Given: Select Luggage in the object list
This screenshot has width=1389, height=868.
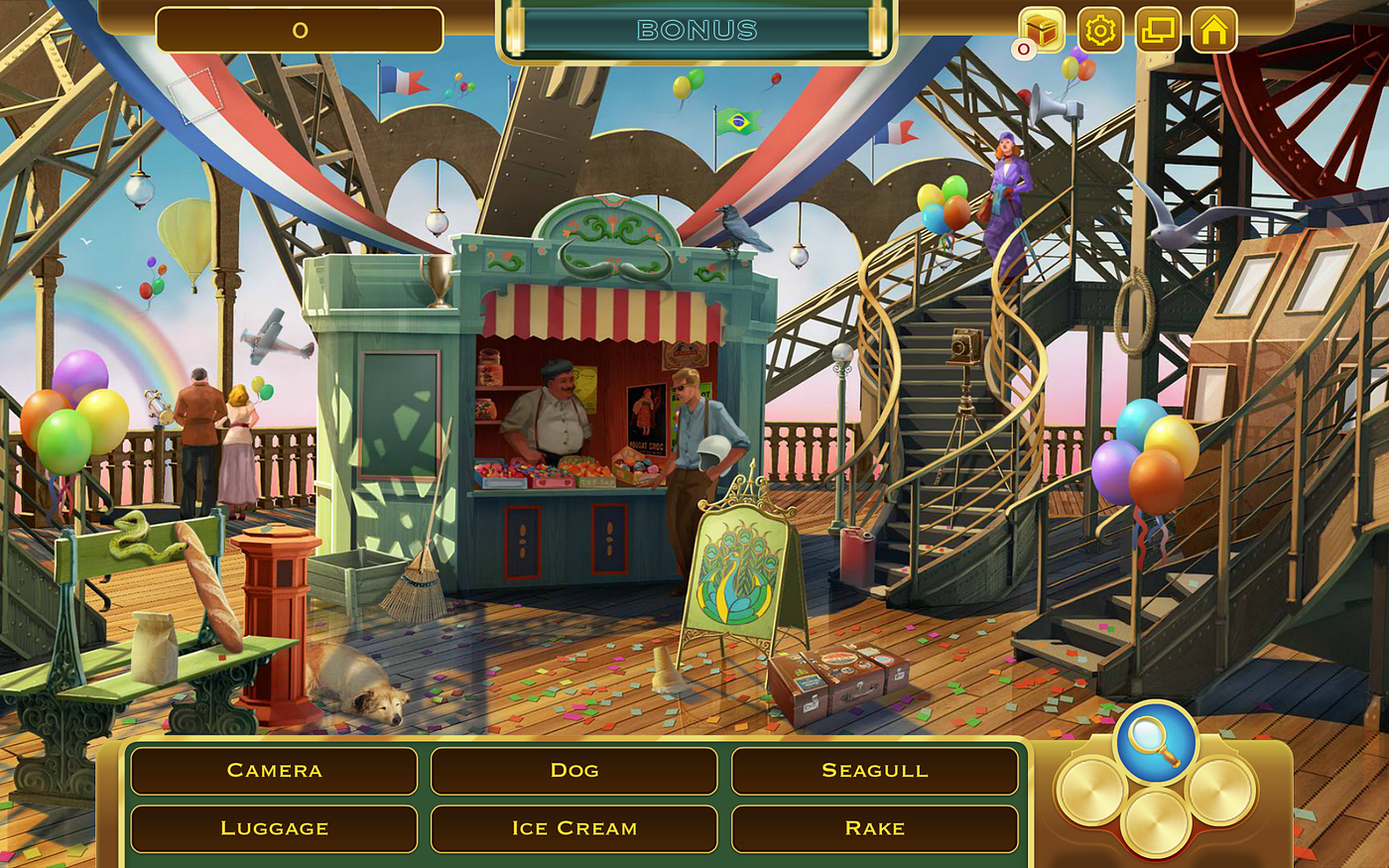Looking at the screenshot, I should coord(274,828).
